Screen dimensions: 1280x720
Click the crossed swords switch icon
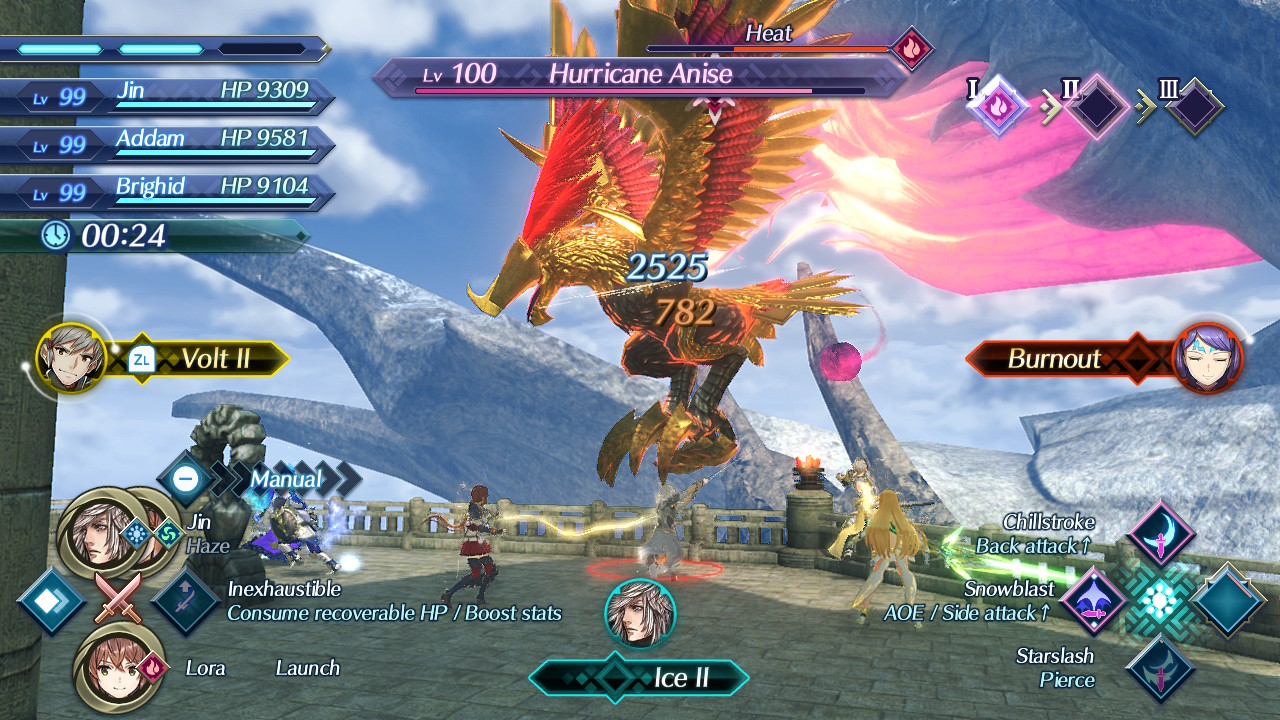[118, 599]
